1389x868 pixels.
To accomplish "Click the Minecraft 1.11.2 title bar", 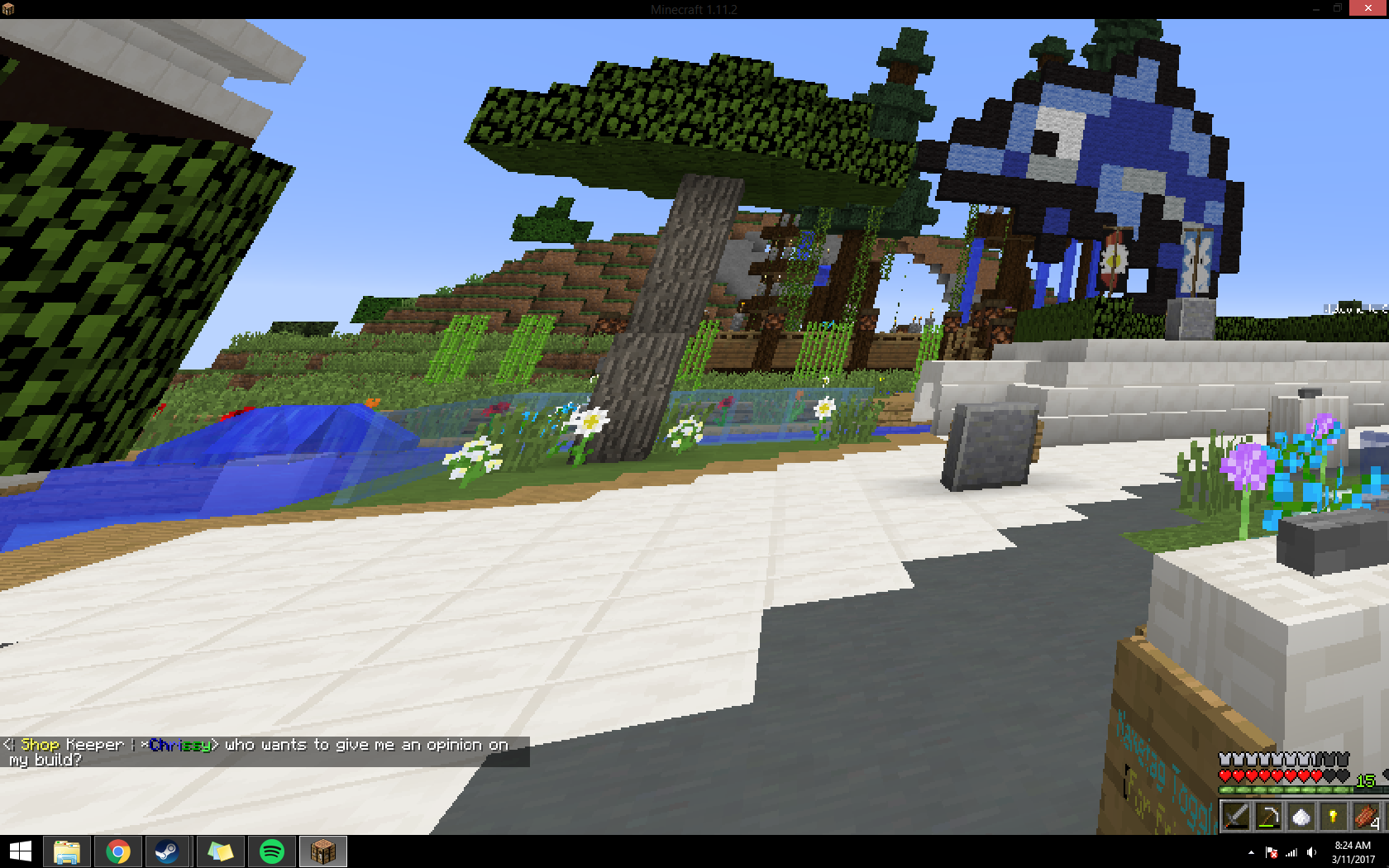I will (x=694, y=10).
